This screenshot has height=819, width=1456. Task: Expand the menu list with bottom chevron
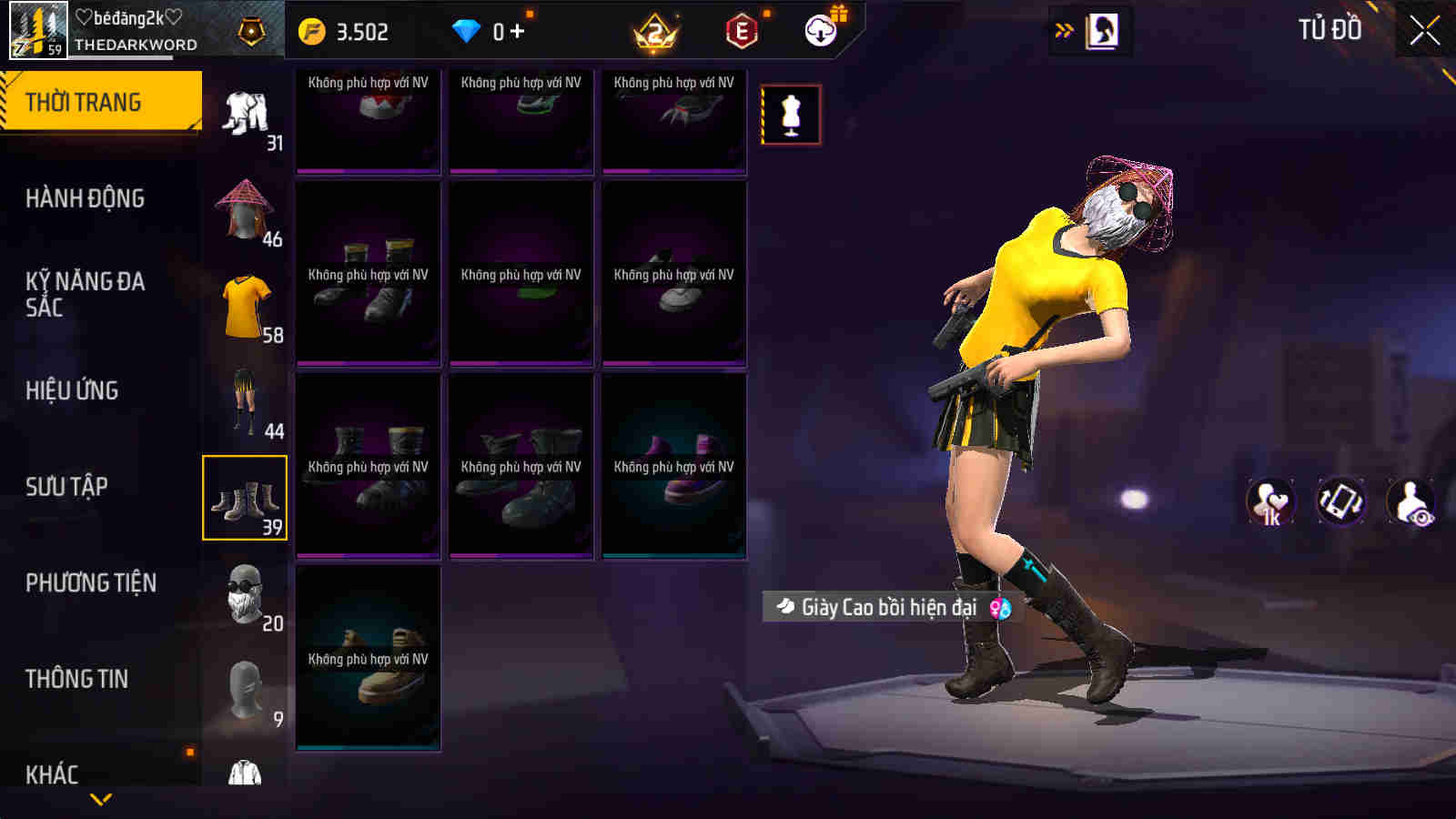point(100,797)
